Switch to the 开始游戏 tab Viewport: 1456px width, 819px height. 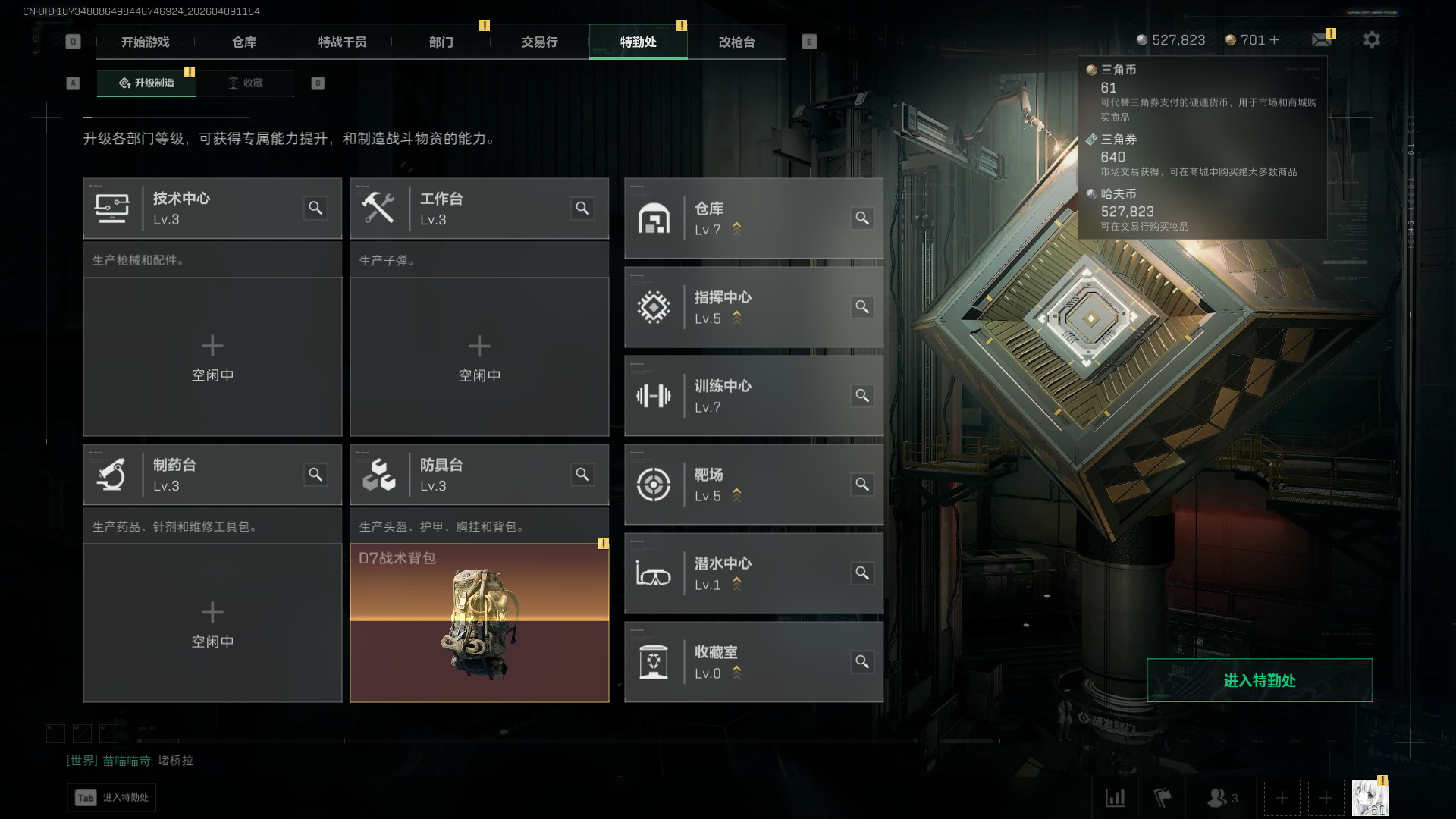click(146, 42)
